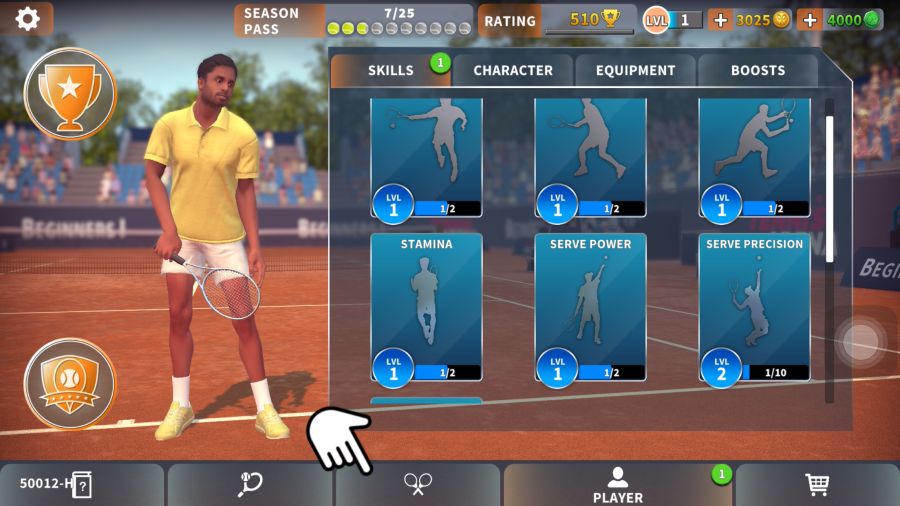Switch to the Skills tab
Screen dimensions: 900x506
[390, 70]
